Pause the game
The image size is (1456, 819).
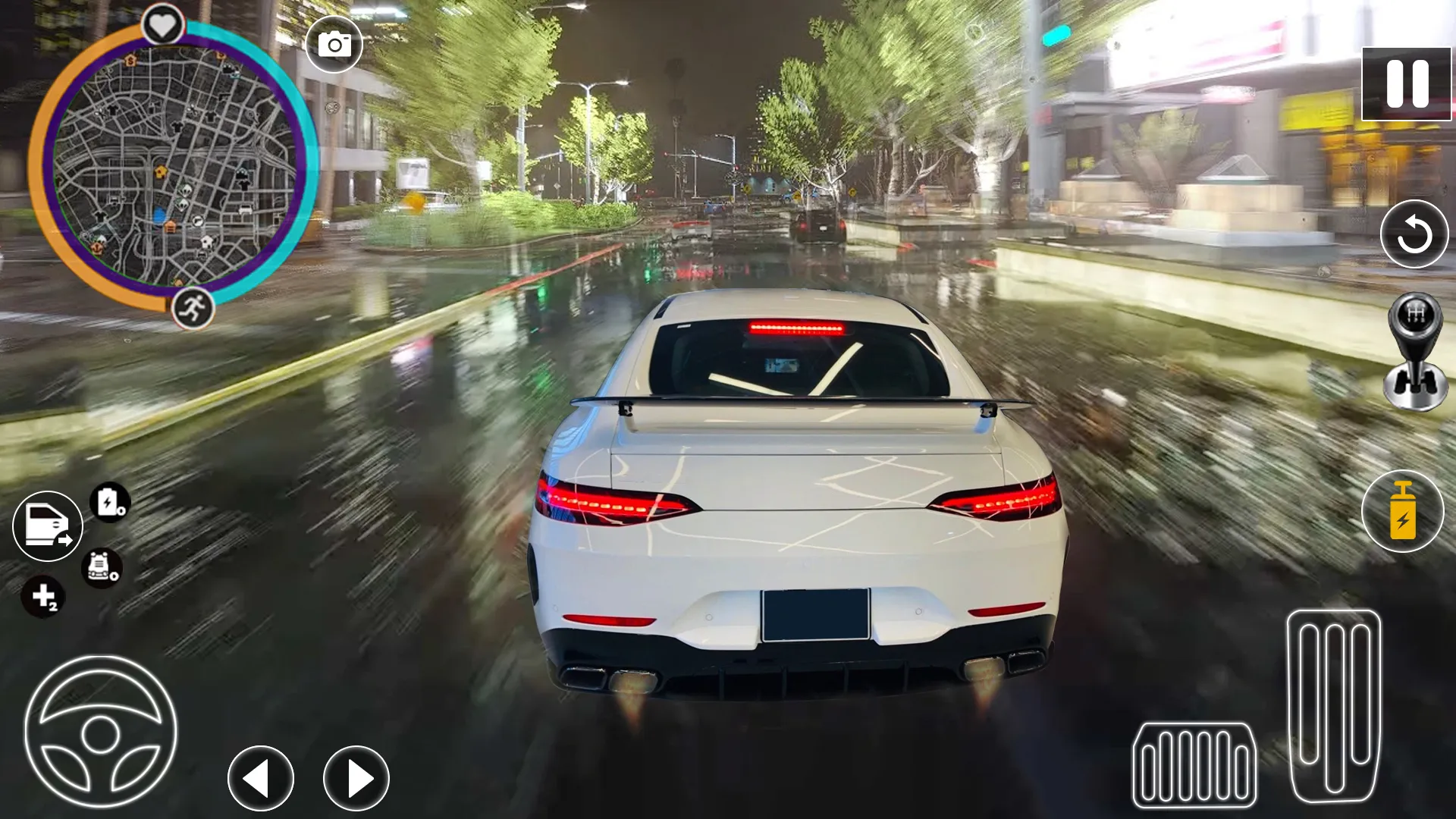point(1407,83)
